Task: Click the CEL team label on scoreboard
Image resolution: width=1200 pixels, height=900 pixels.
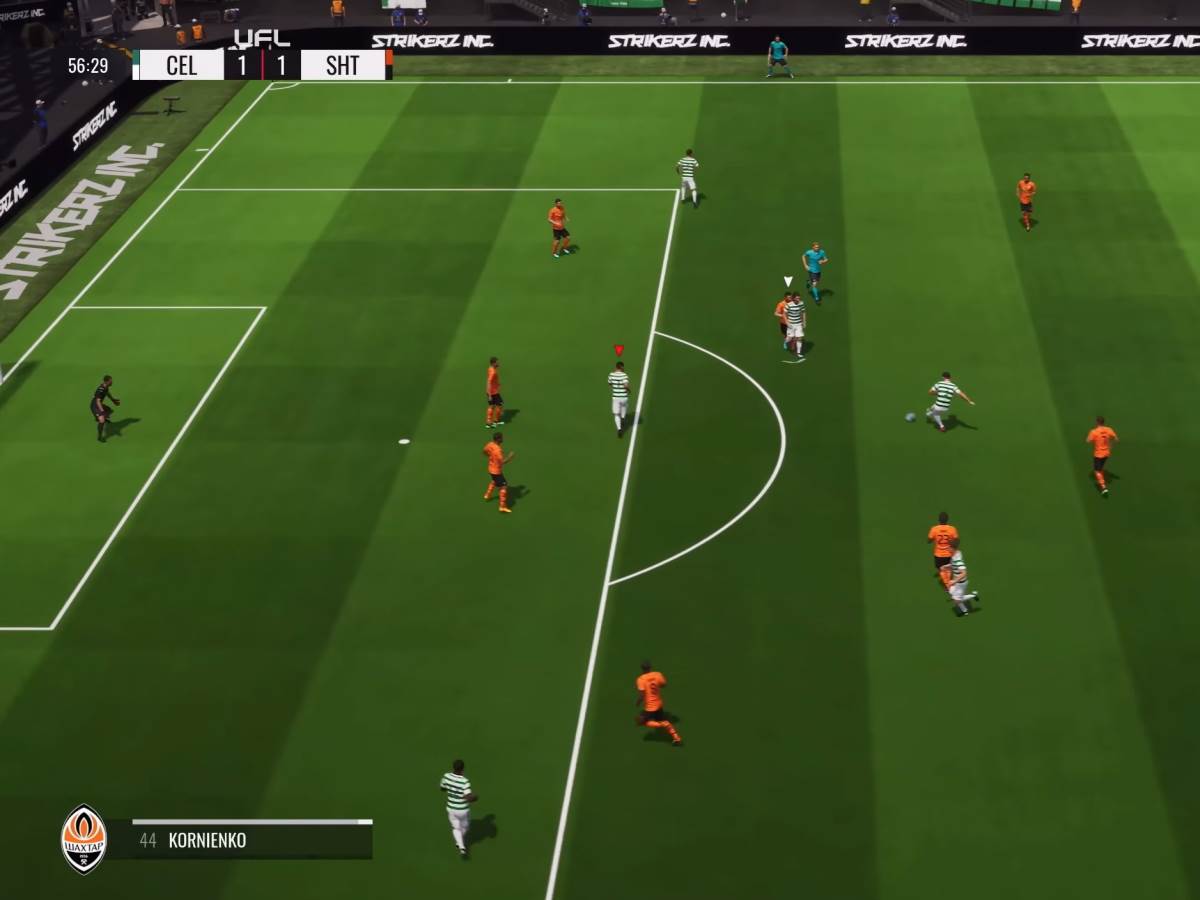Action: coord(182,66)
